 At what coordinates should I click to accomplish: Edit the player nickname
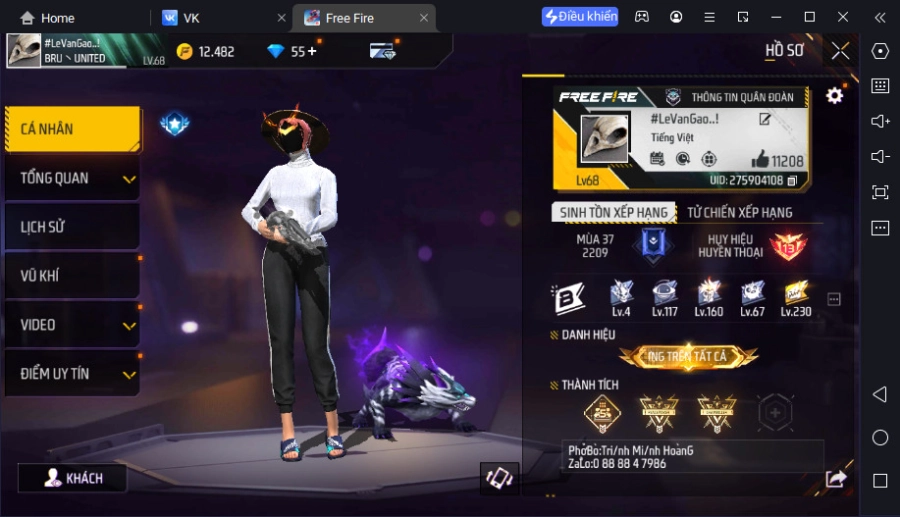[x=765, y=120]
